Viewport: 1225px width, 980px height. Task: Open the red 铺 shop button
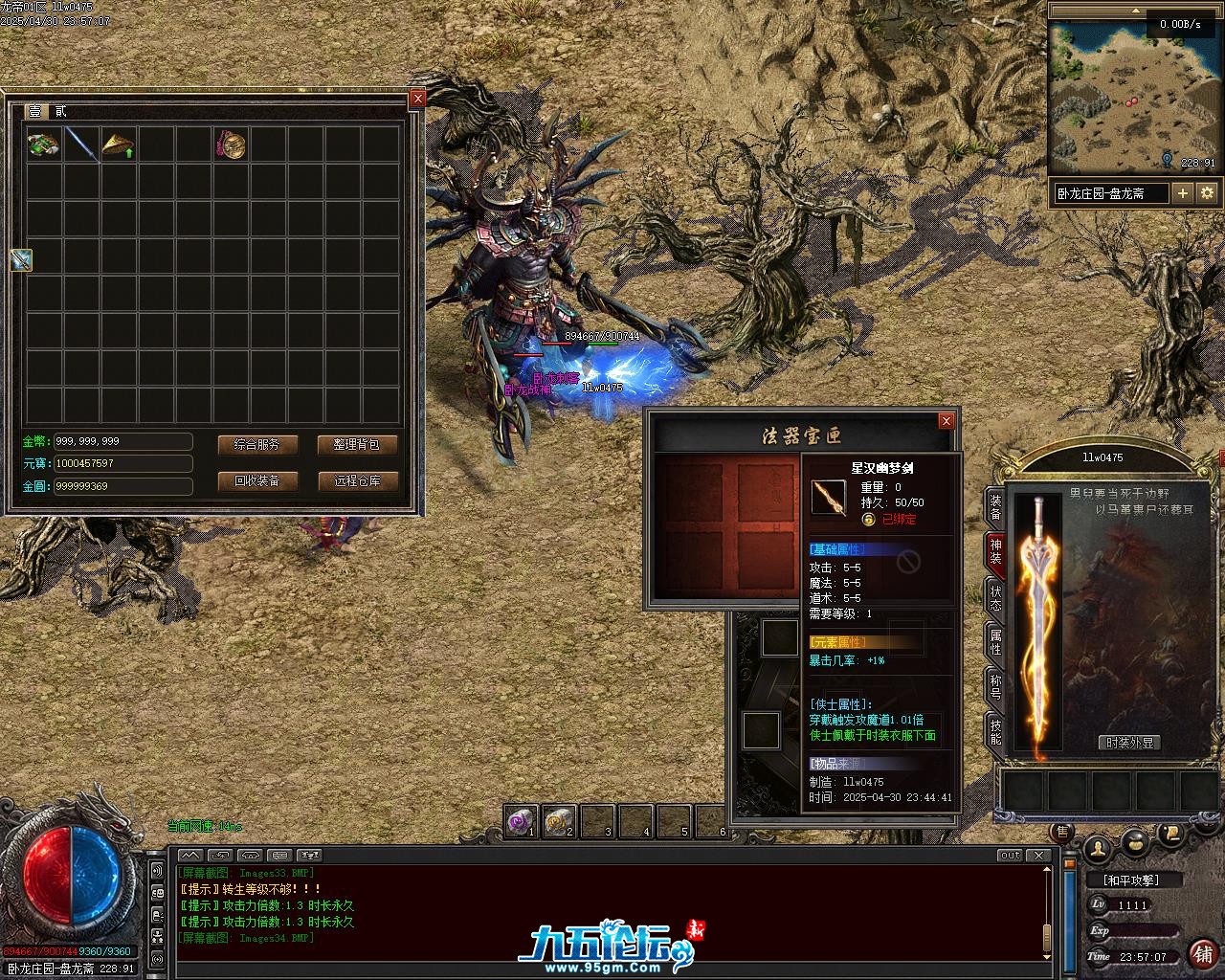point(1202,953)
